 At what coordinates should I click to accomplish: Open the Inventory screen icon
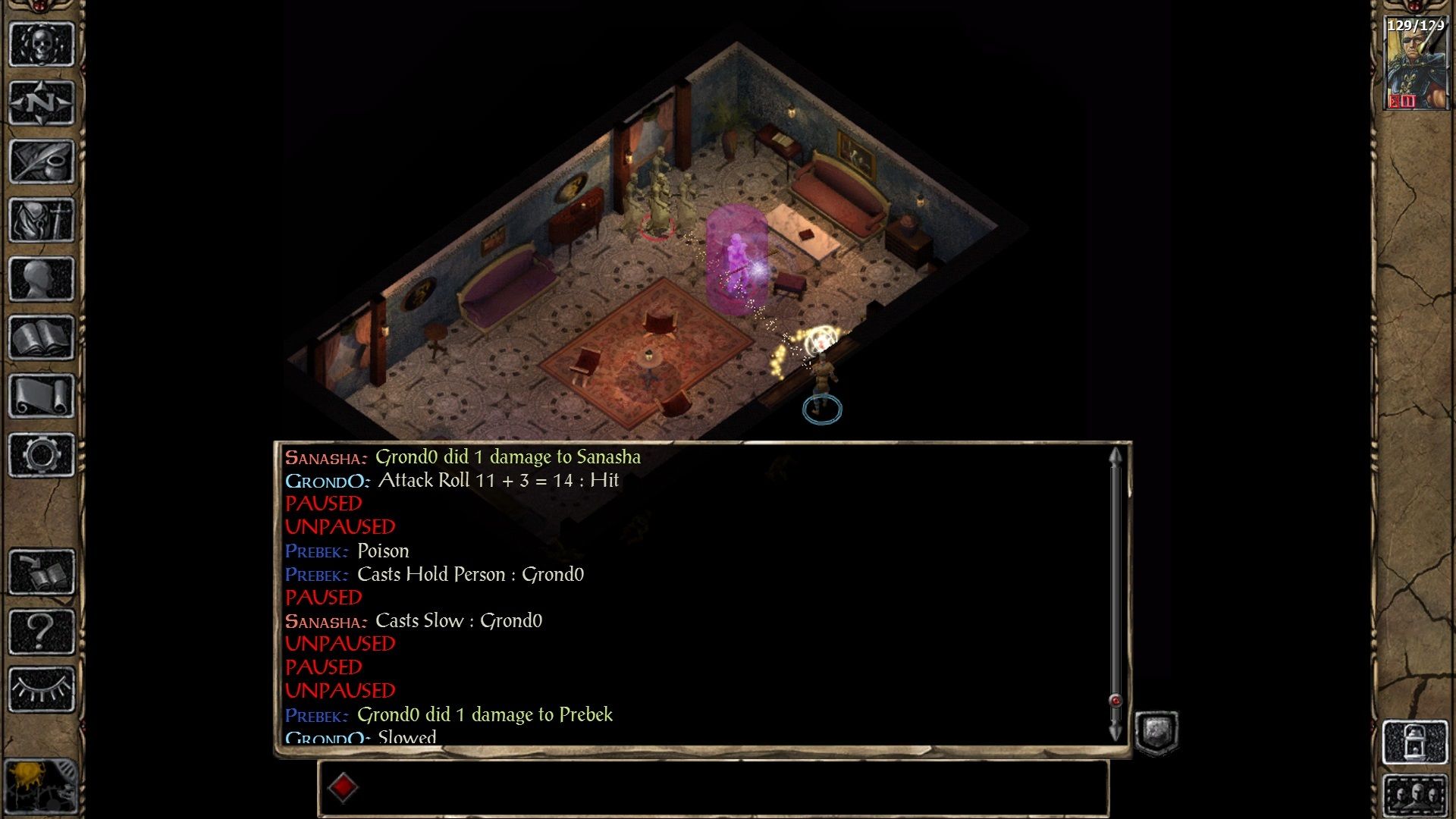(x=42, y=218)
